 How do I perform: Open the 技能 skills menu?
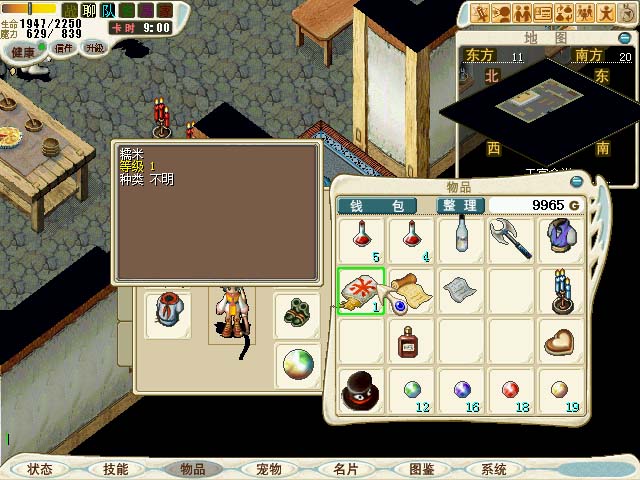[115, 469]
